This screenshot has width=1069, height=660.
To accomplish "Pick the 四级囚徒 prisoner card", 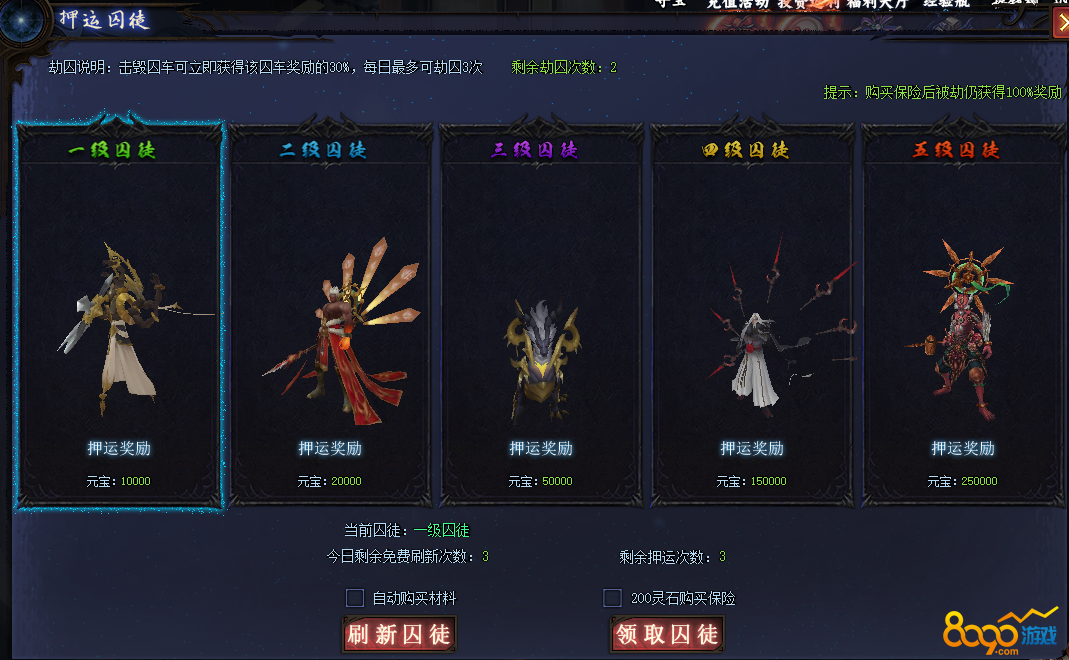I will tap(752, 315).
